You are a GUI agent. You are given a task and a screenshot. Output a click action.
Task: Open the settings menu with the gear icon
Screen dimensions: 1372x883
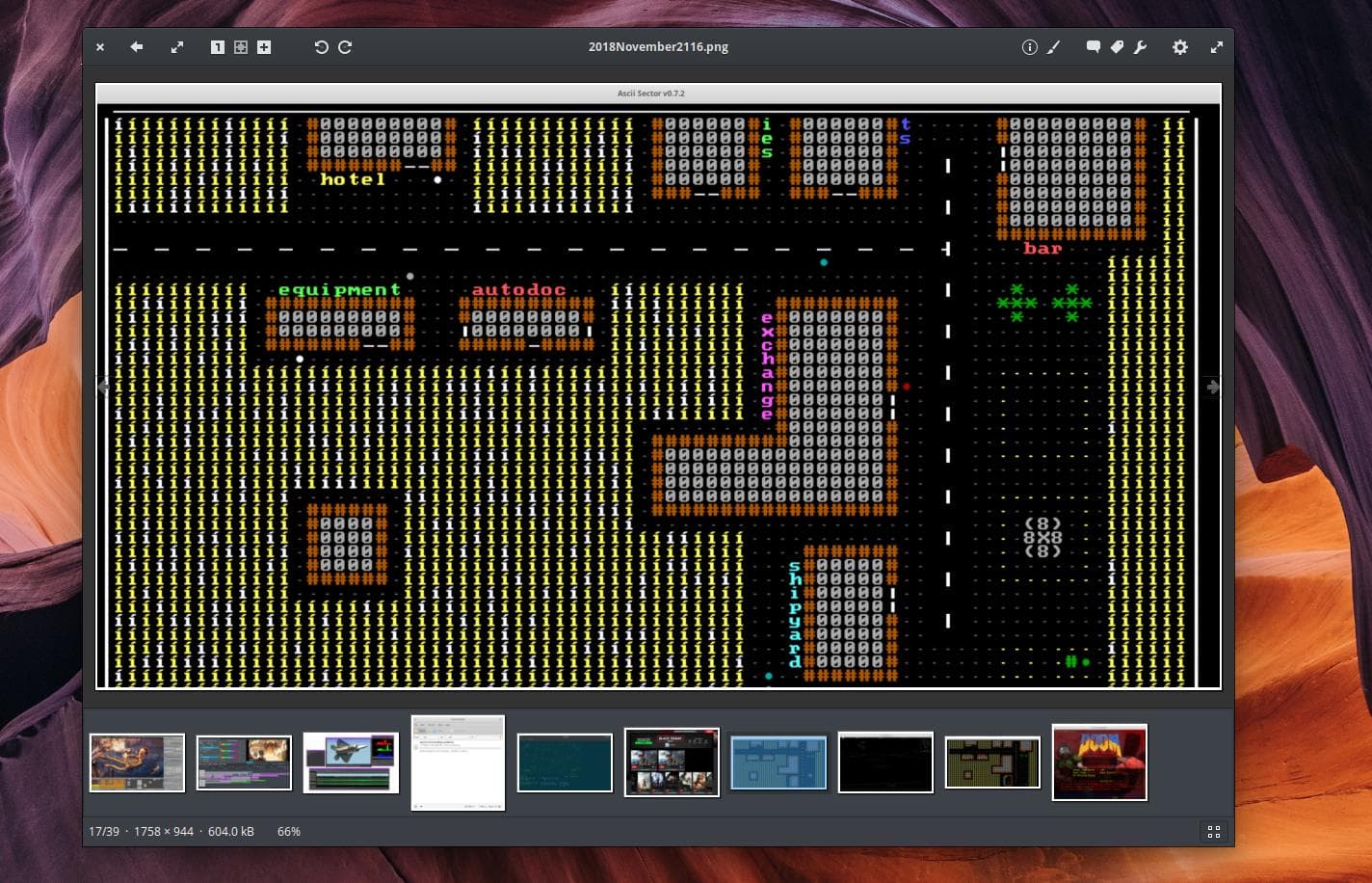[1180, 46]
